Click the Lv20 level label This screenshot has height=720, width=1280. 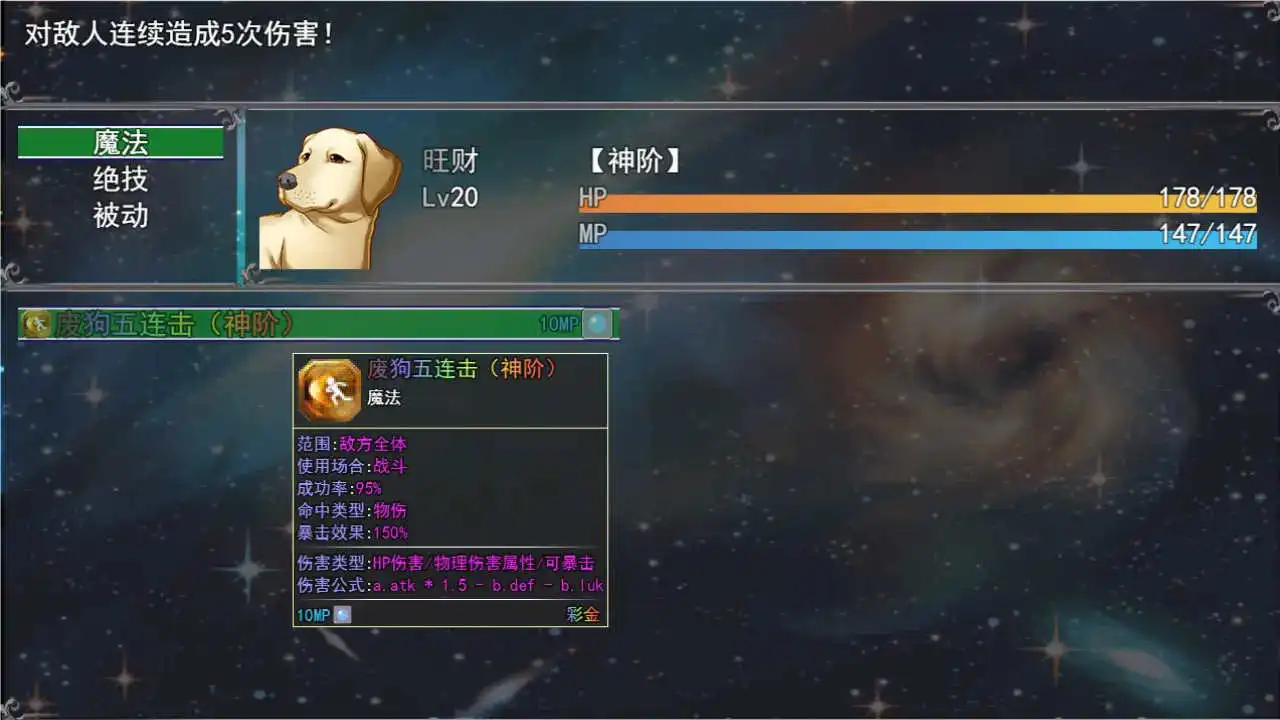click(x=450, y=198)
